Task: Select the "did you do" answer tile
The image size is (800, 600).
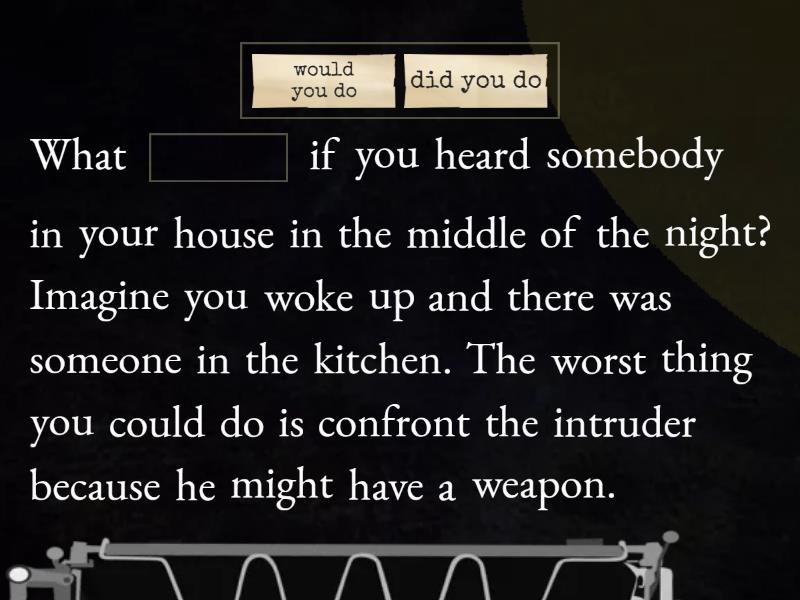Action: pyautogui.click(x=476, y=81)
